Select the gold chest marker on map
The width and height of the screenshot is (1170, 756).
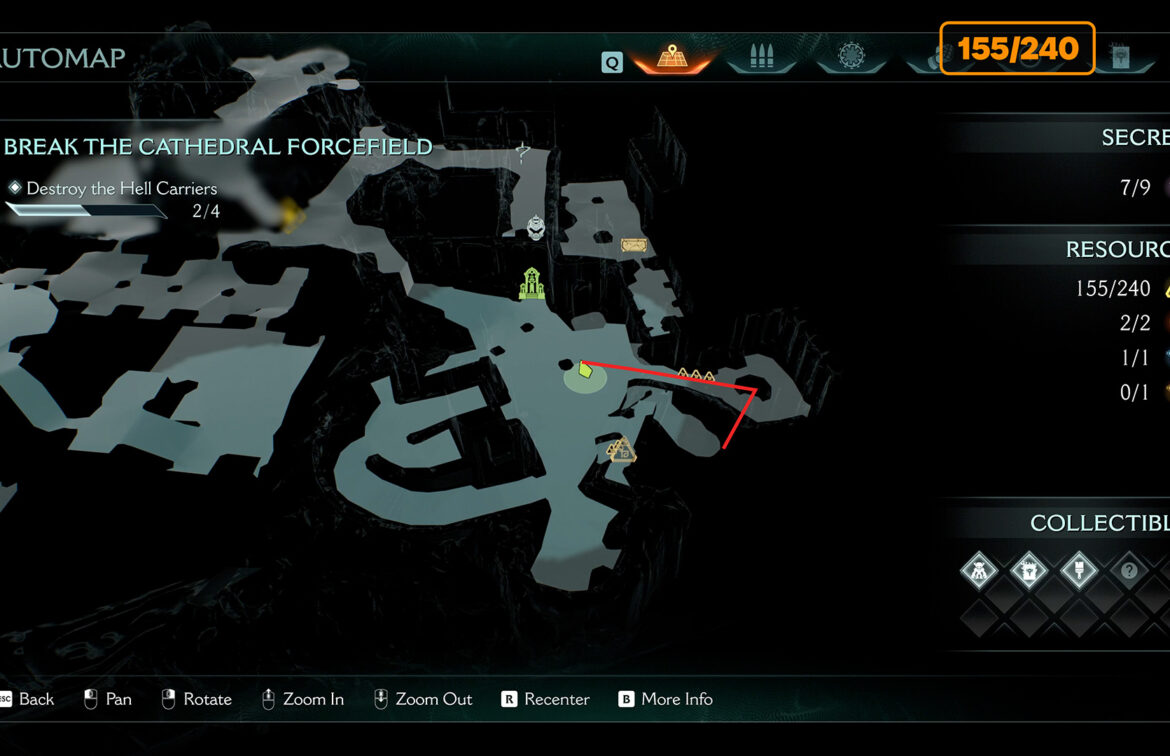[x=631, y=244]
